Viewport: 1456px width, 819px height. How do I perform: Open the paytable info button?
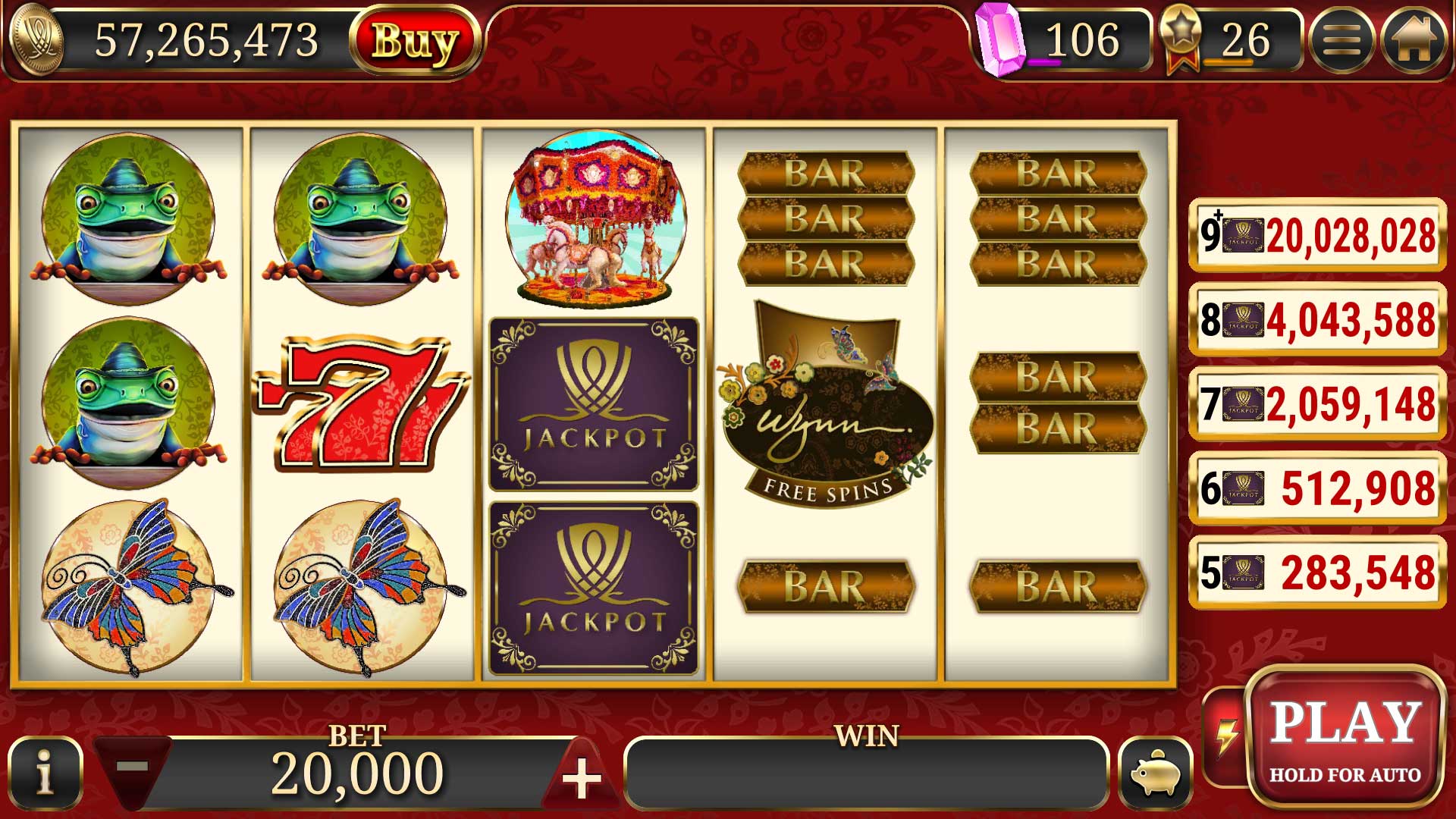[x=45, y=773]
